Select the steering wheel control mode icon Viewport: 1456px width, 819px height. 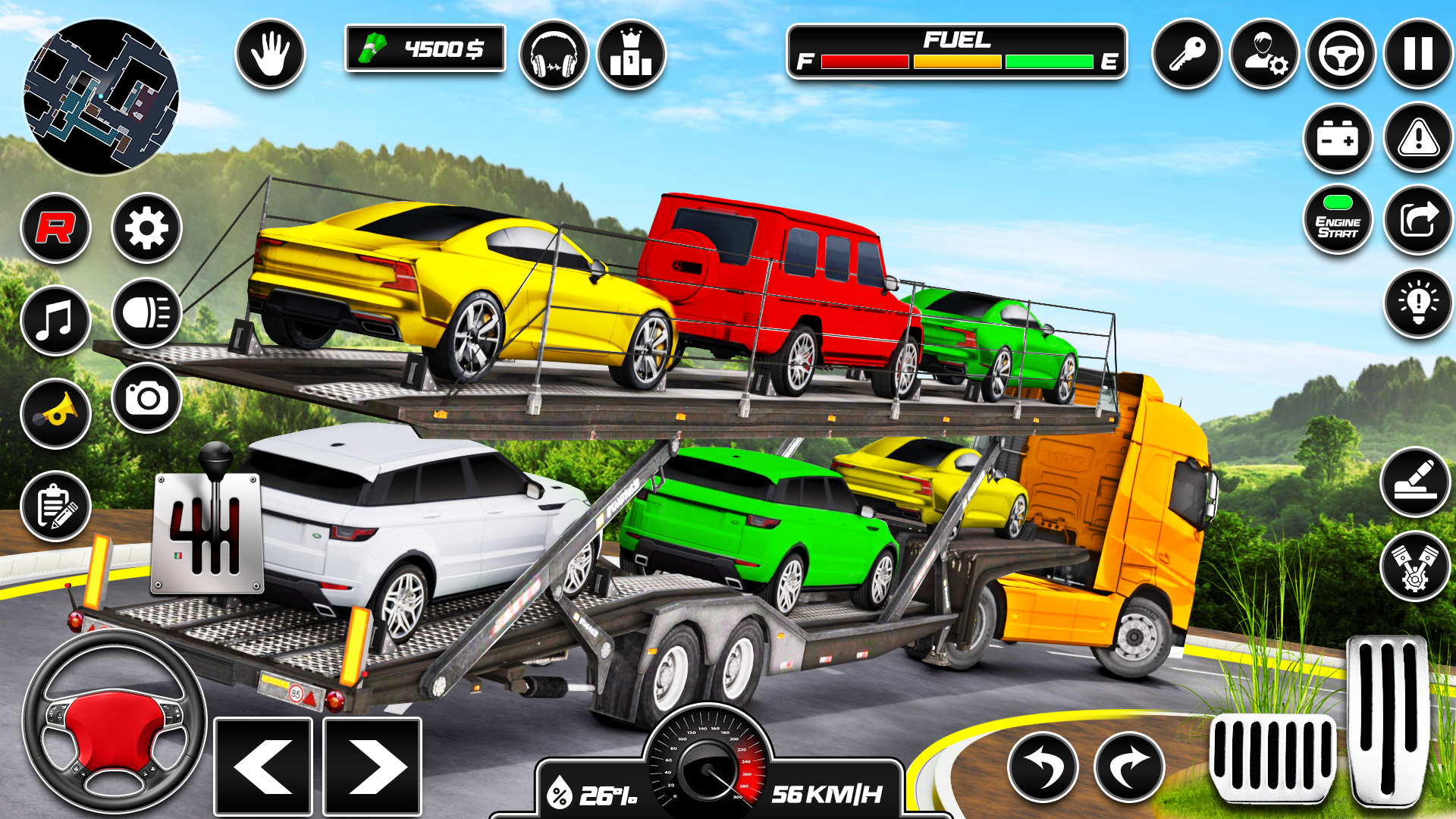[x=1341, y=54]
